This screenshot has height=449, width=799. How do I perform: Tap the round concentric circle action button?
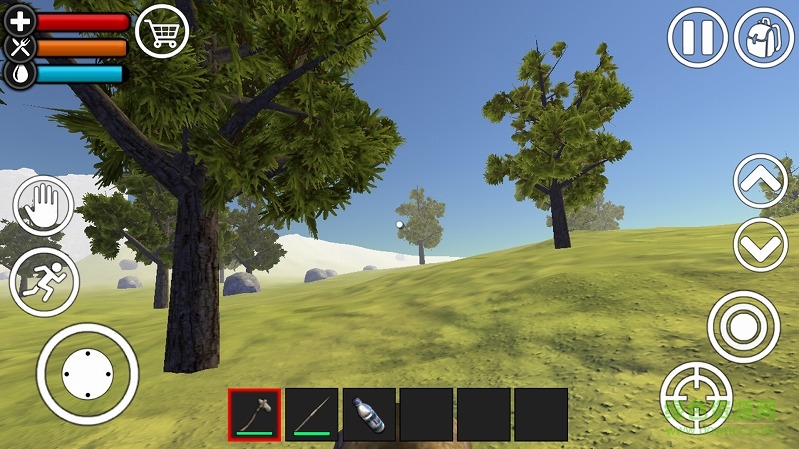[x=743, y=327]
